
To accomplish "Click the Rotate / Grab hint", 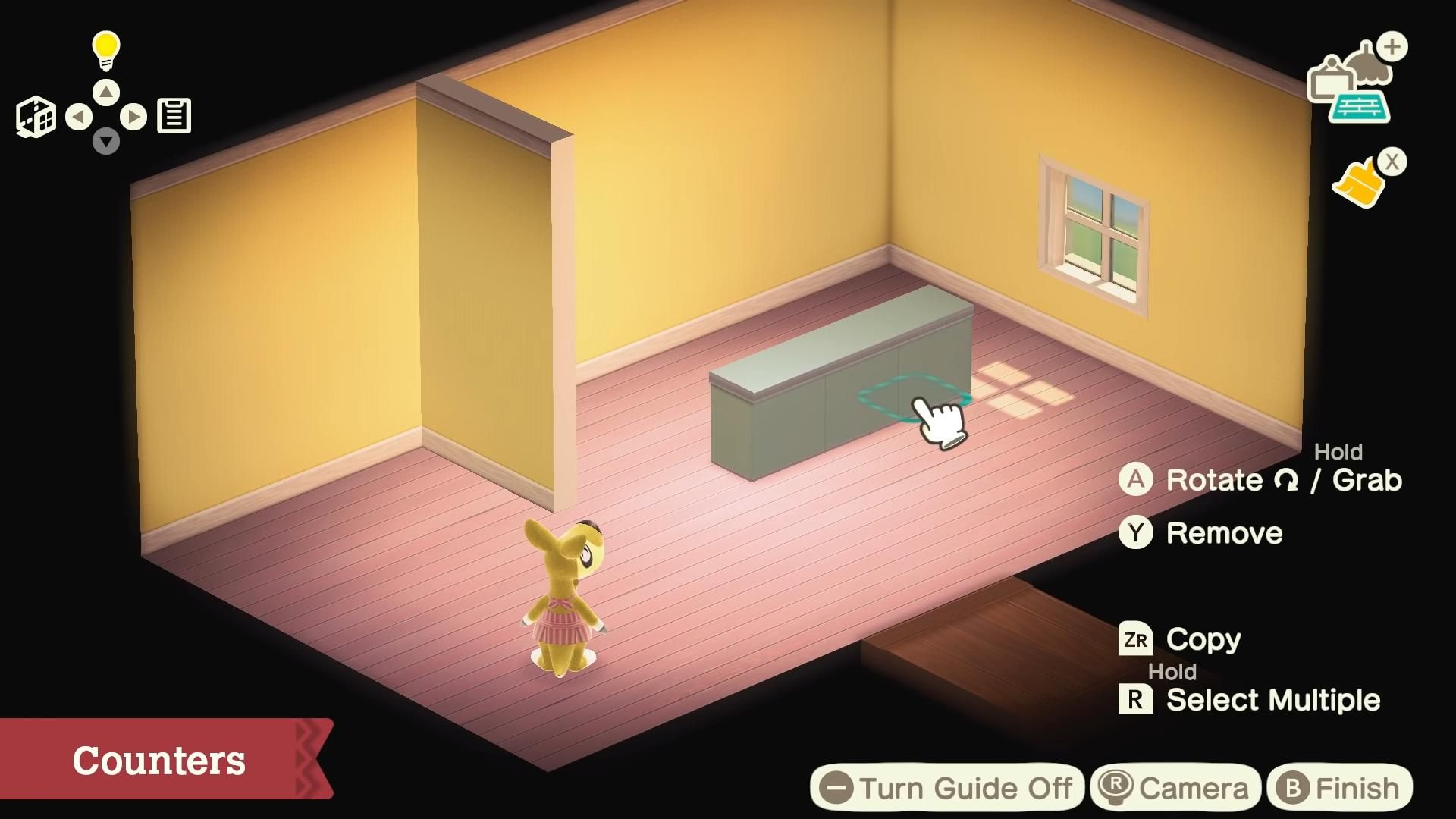I will pyautogui.click(x=1259, y=480).
